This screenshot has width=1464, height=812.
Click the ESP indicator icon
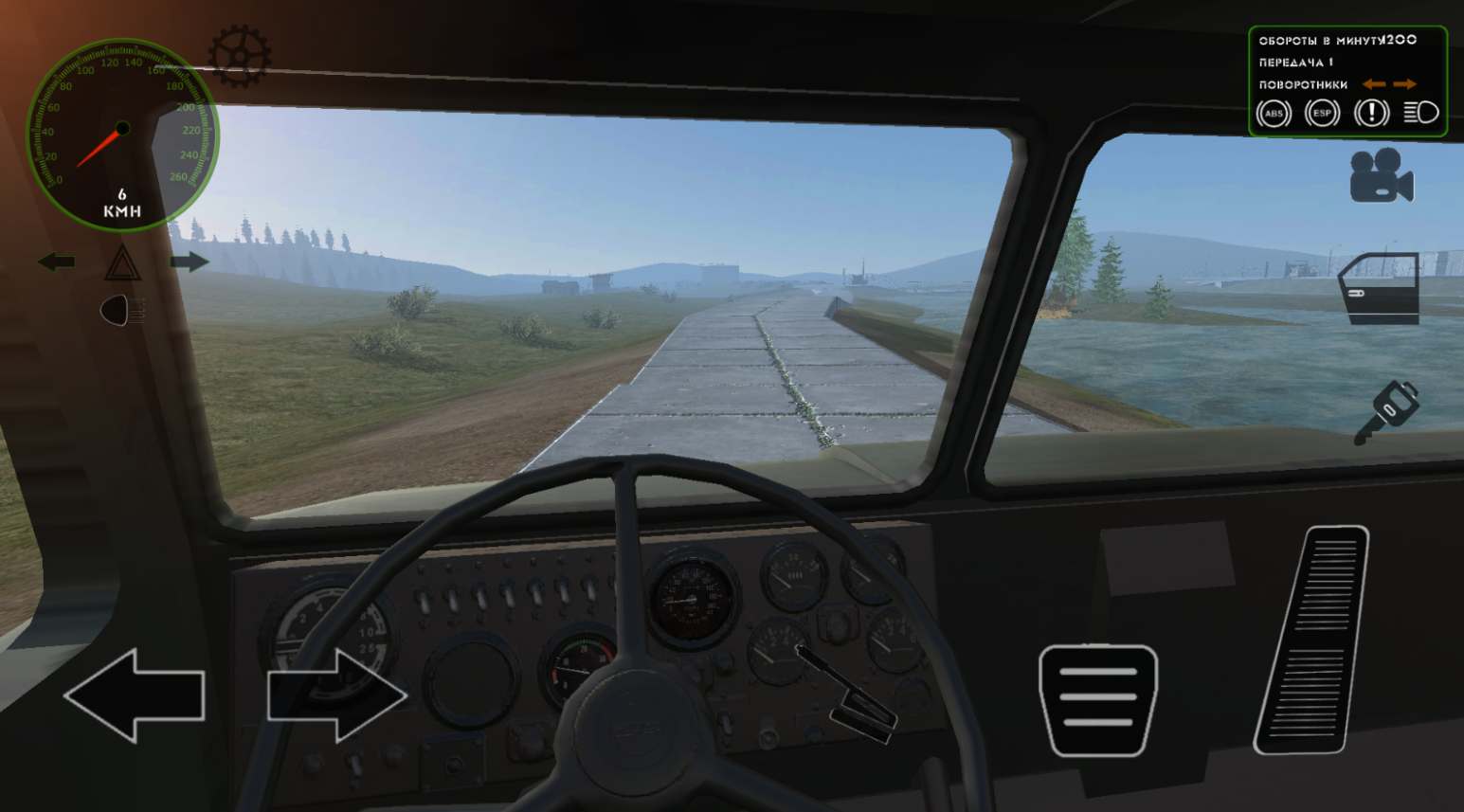click(1321, 114)
